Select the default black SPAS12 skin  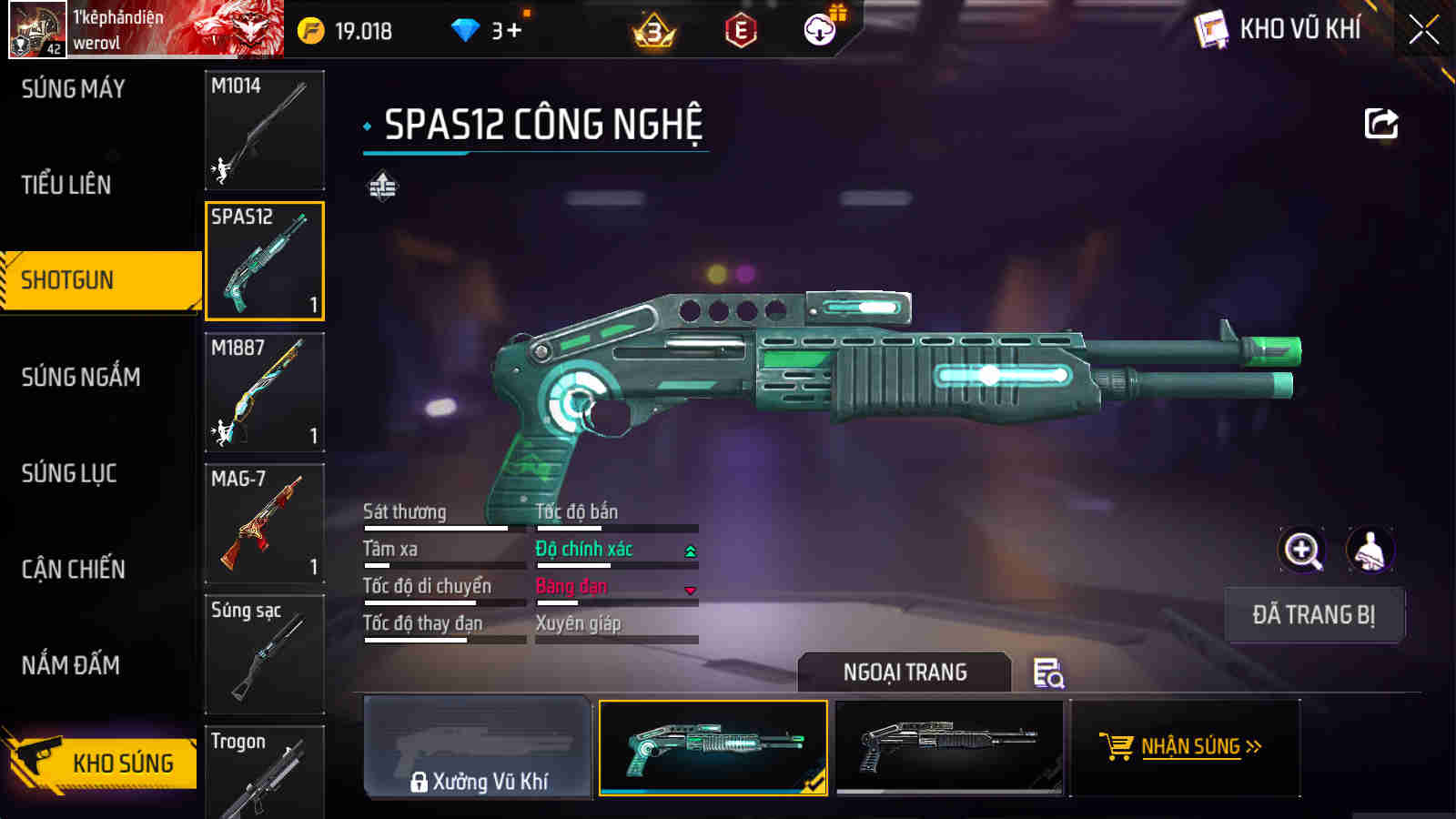pos(948,748)
